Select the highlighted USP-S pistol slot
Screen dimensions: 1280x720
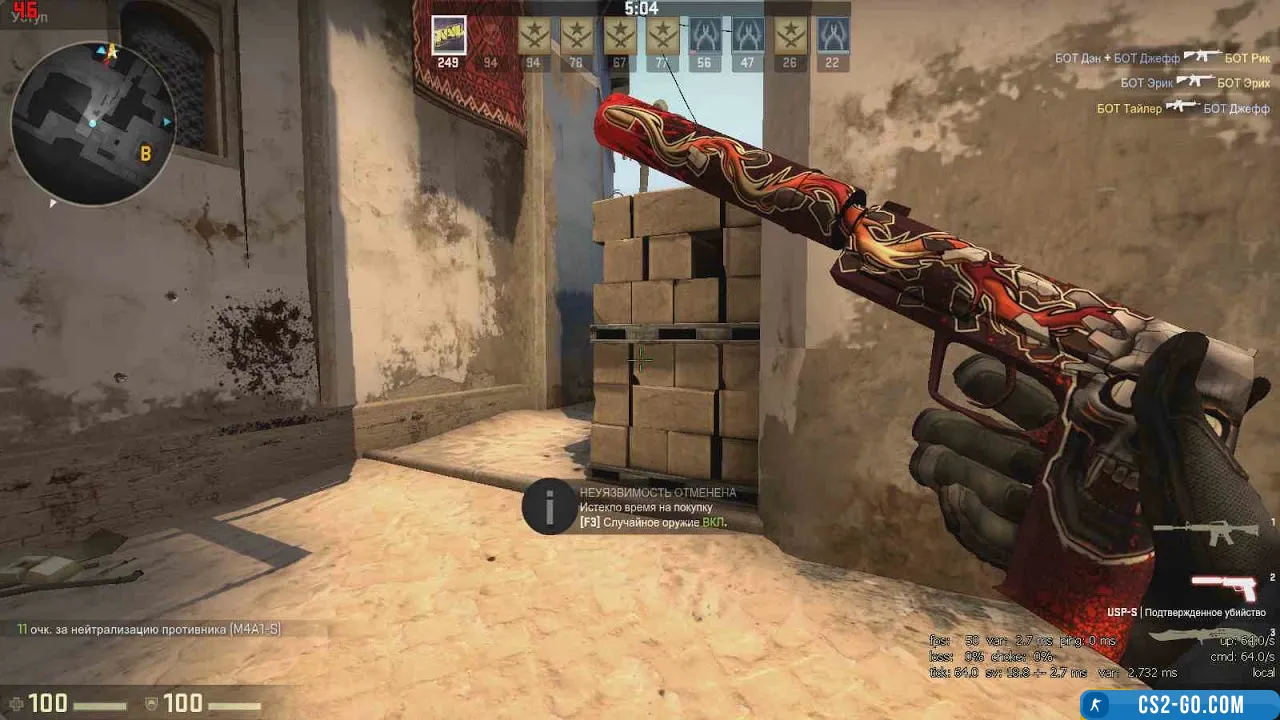(x=1224, y=587)
